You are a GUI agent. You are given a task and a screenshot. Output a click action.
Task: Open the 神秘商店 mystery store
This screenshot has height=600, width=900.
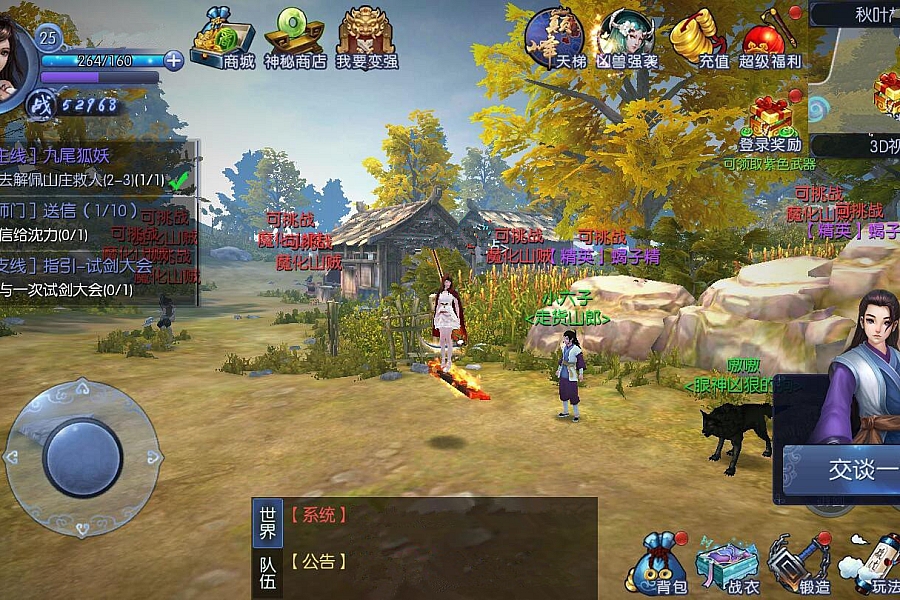click(x=295, y=38)
